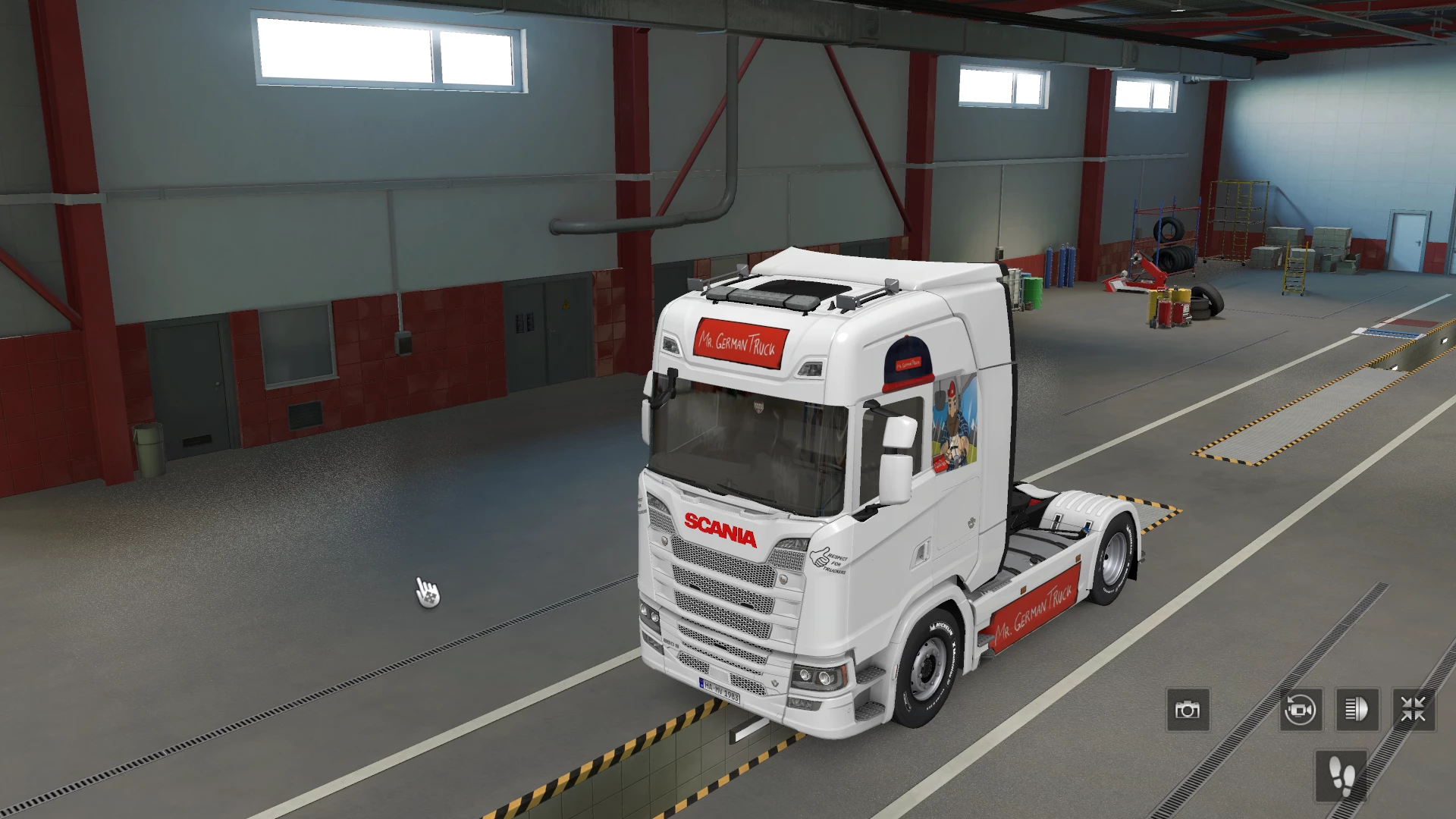The width and height of the screenshot is (1456, 819).
Task: Open photo mode with the camera icon
Action: (1188, 710)
